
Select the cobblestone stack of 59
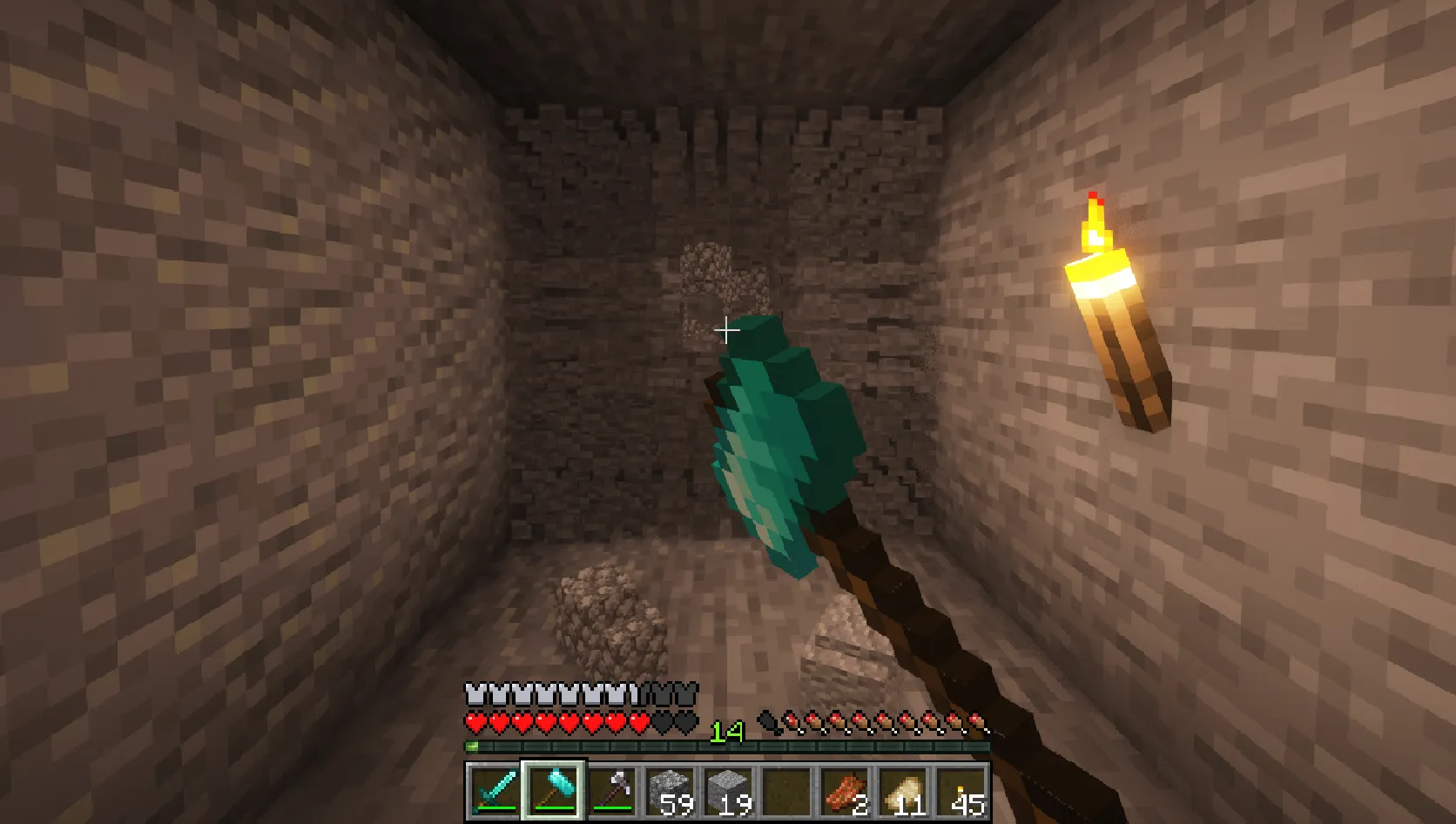coord(671,790)
